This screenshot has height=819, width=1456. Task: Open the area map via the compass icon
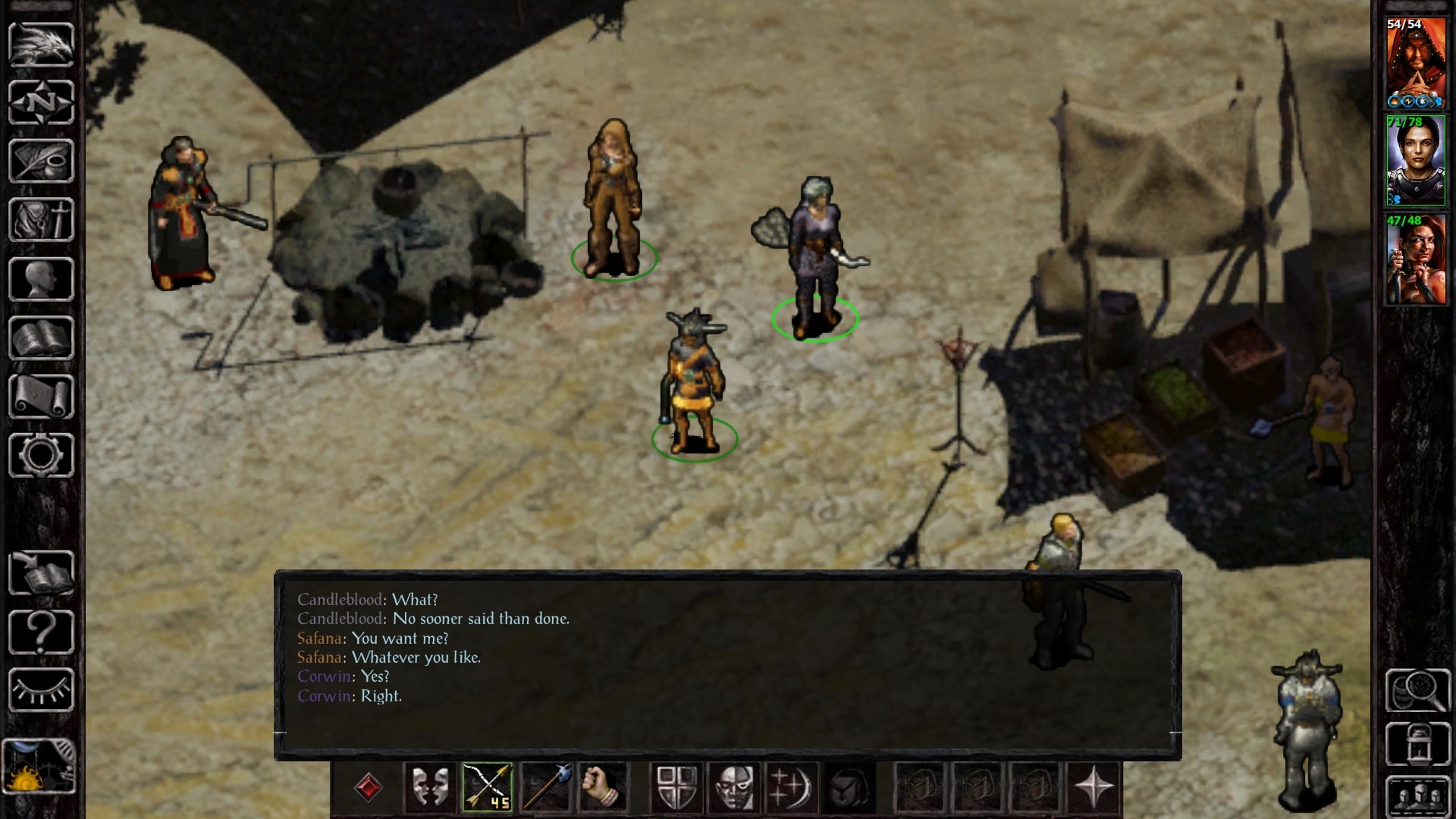pyautogui.click(x=42, y=102)
